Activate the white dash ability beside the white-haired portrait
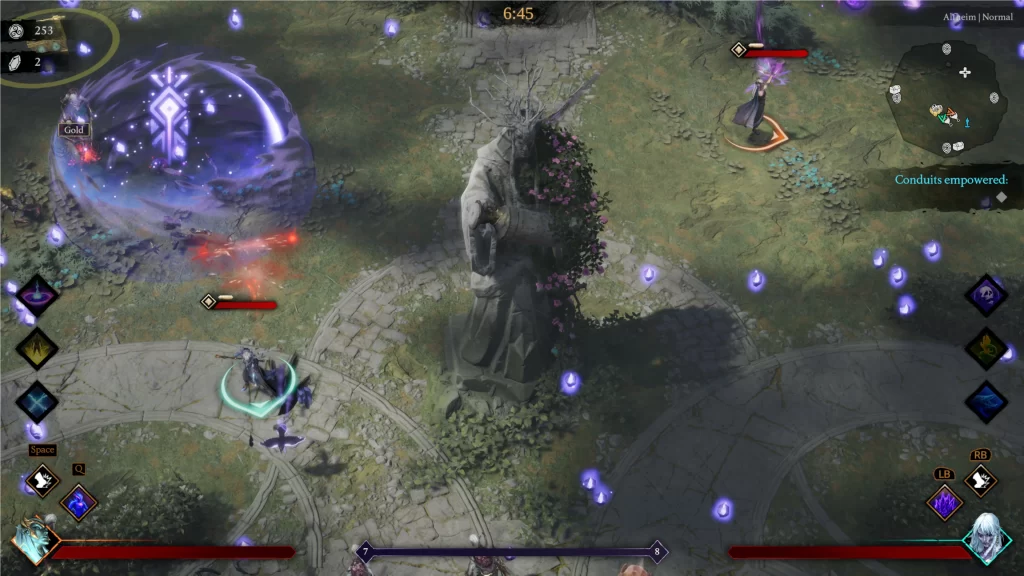 [980, 481]
